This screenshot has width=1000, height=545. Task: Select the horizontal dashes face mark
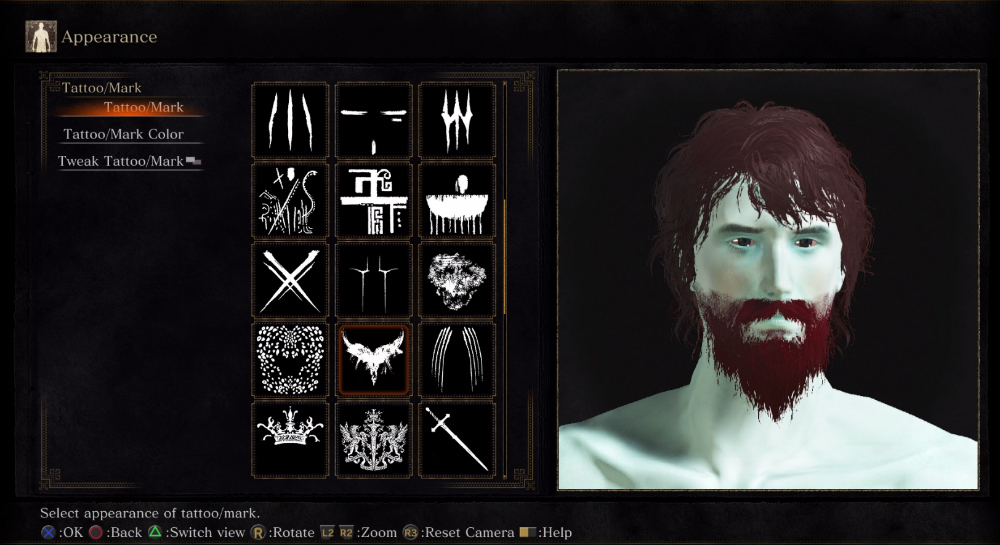(373, 120)
